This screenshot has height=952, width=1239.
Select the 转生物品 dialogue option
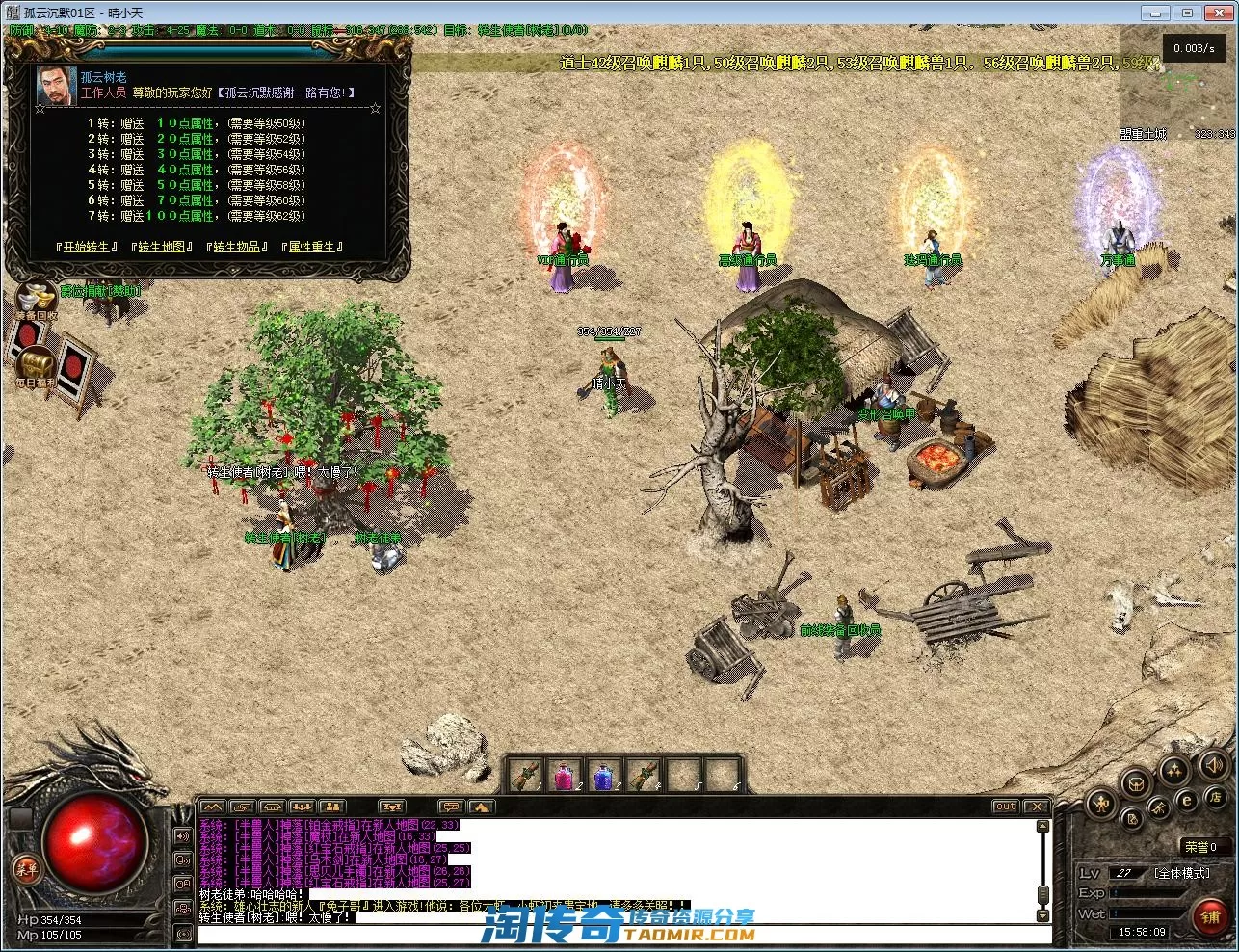236,247
